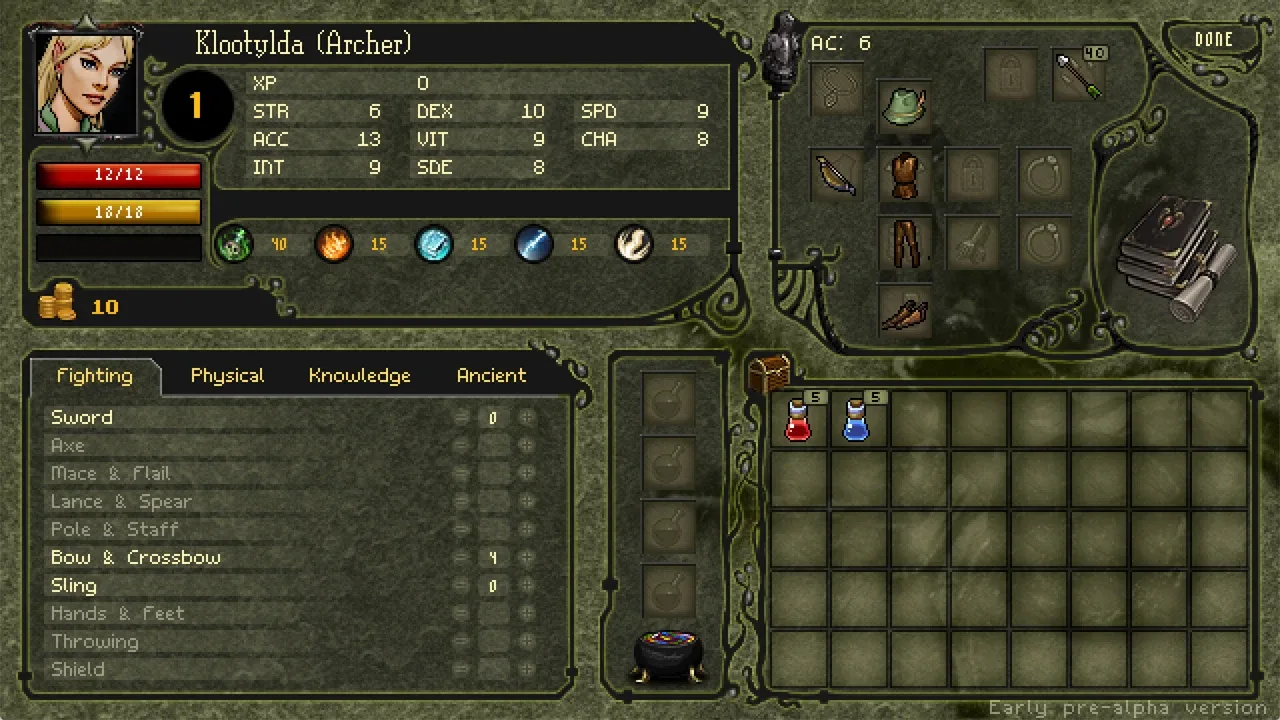Switch to the Physical skills tab

click(227, 376)
